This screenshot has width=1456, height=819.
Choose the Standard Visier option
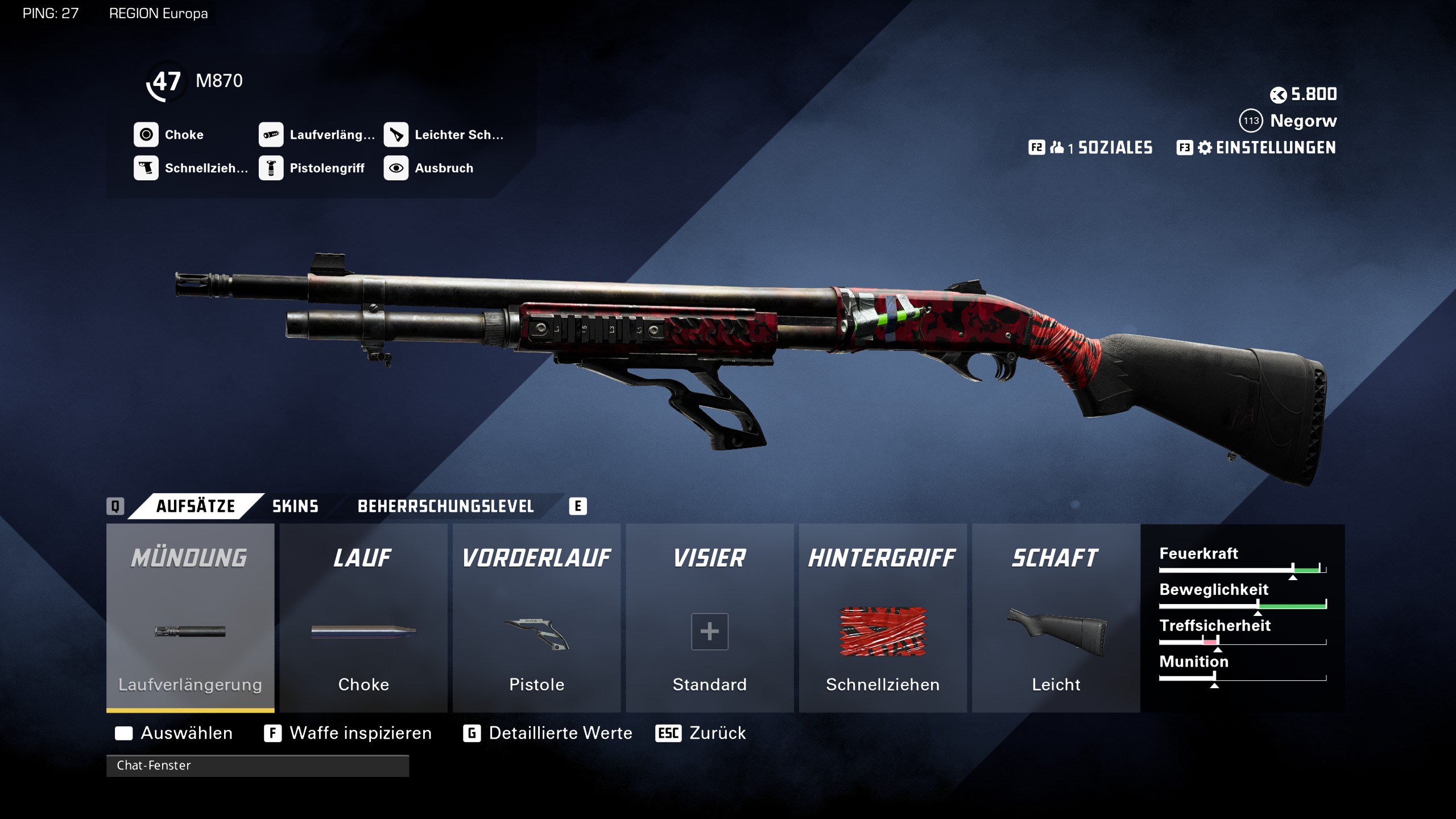point(709,631)
